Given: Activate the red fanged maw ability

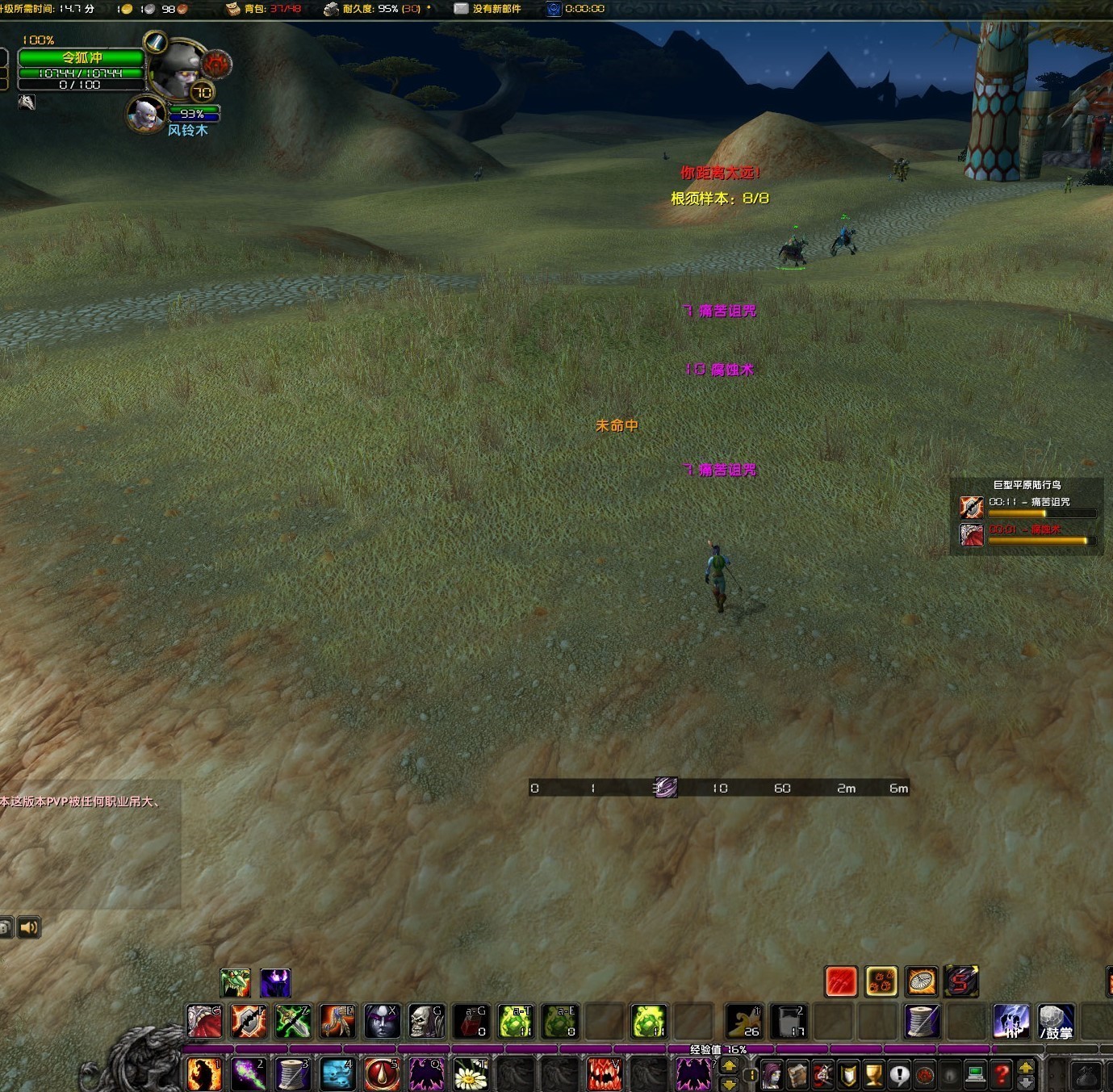Looking at the screenshot, I should pyautogui.click(x=604, y=1074).
